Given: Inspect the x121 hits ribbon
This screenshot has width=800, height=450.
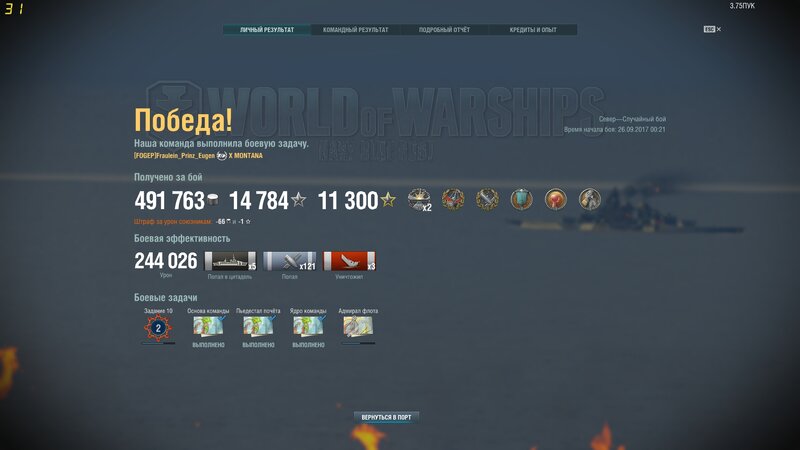Looking at the screenshot, I should coord(289,261).
